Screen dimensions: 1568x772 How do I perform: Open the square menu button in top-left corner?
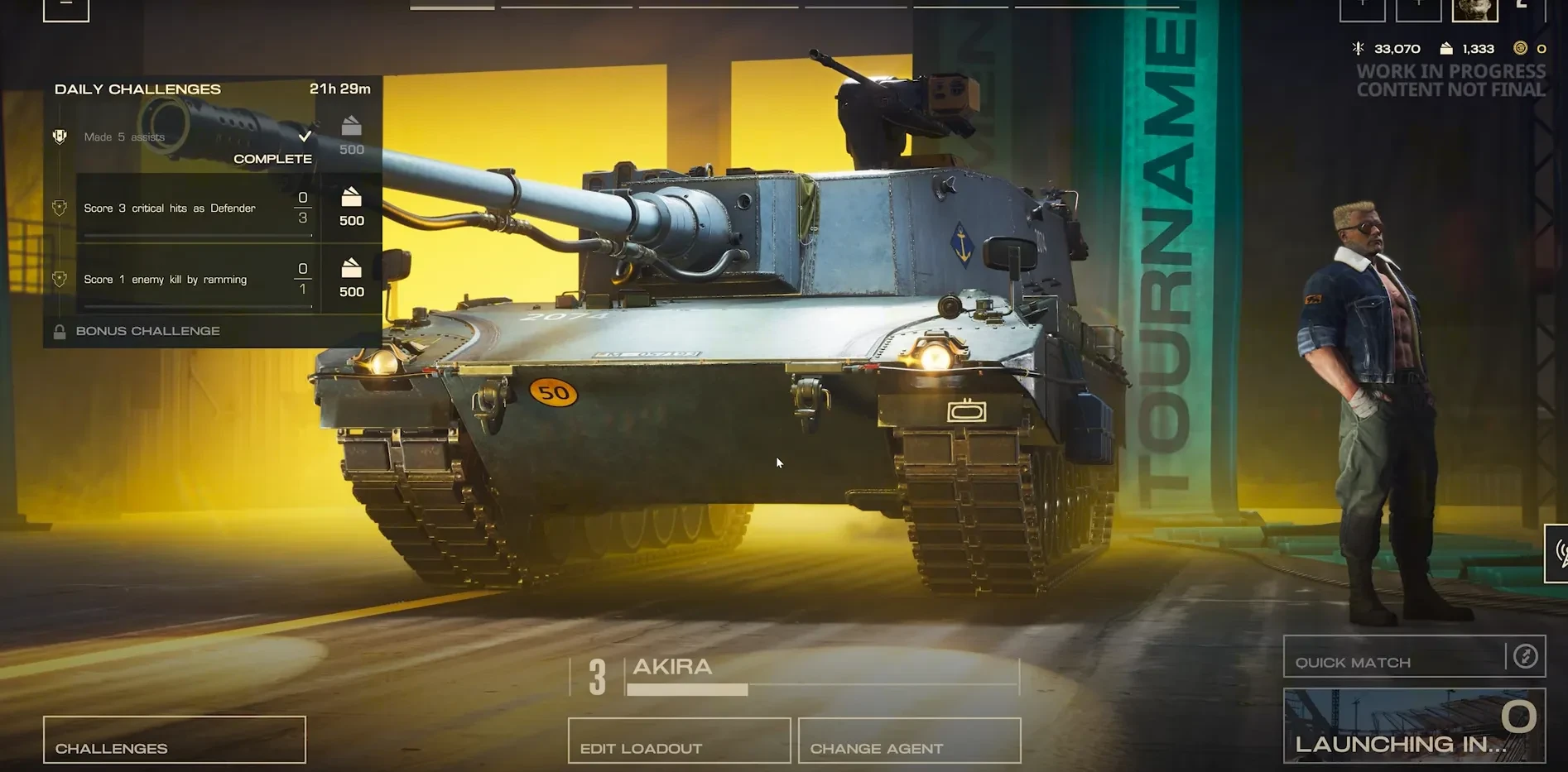coord(66,9)
